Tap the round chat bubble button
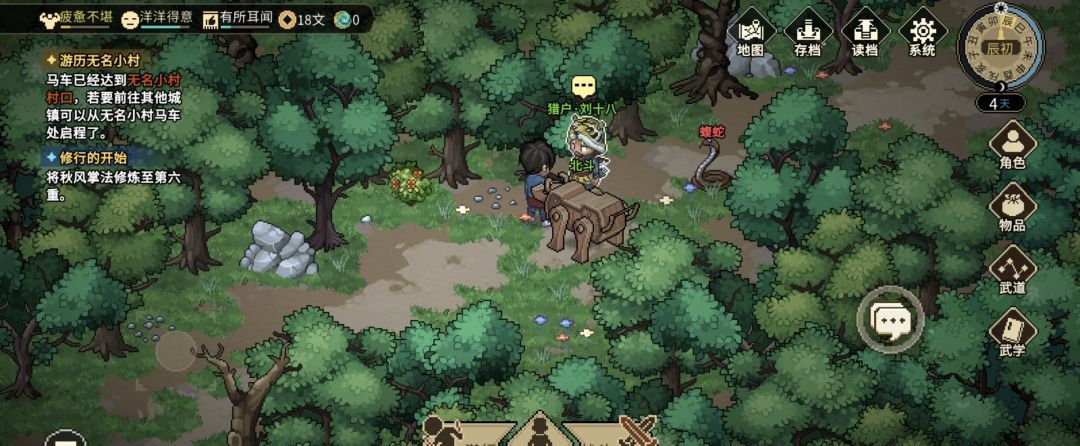The width and height of the screenshot is (1080, 446). pyautogui.click(x=889, y=320)
